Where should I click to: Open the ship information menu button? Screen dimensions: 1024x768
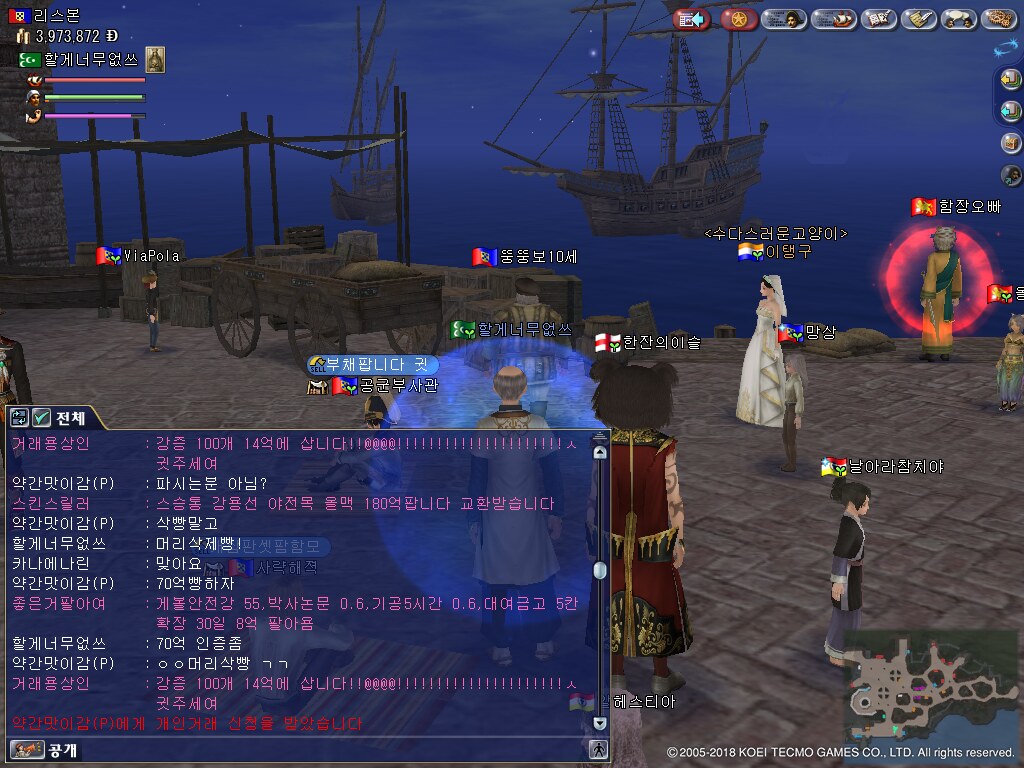[833, 19]
